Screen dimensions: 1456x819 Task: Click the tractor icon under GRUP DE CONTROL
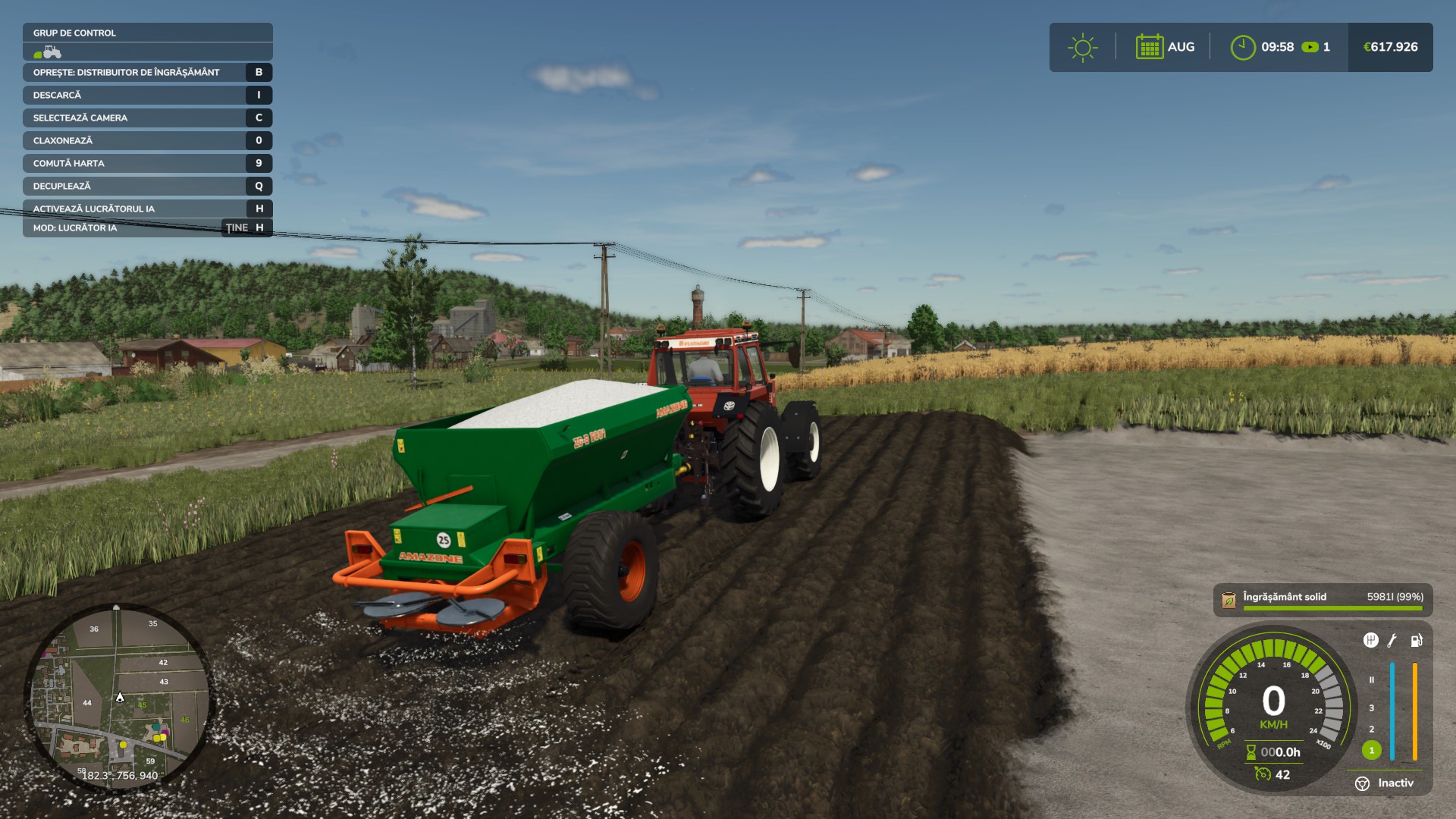(50, 52)
